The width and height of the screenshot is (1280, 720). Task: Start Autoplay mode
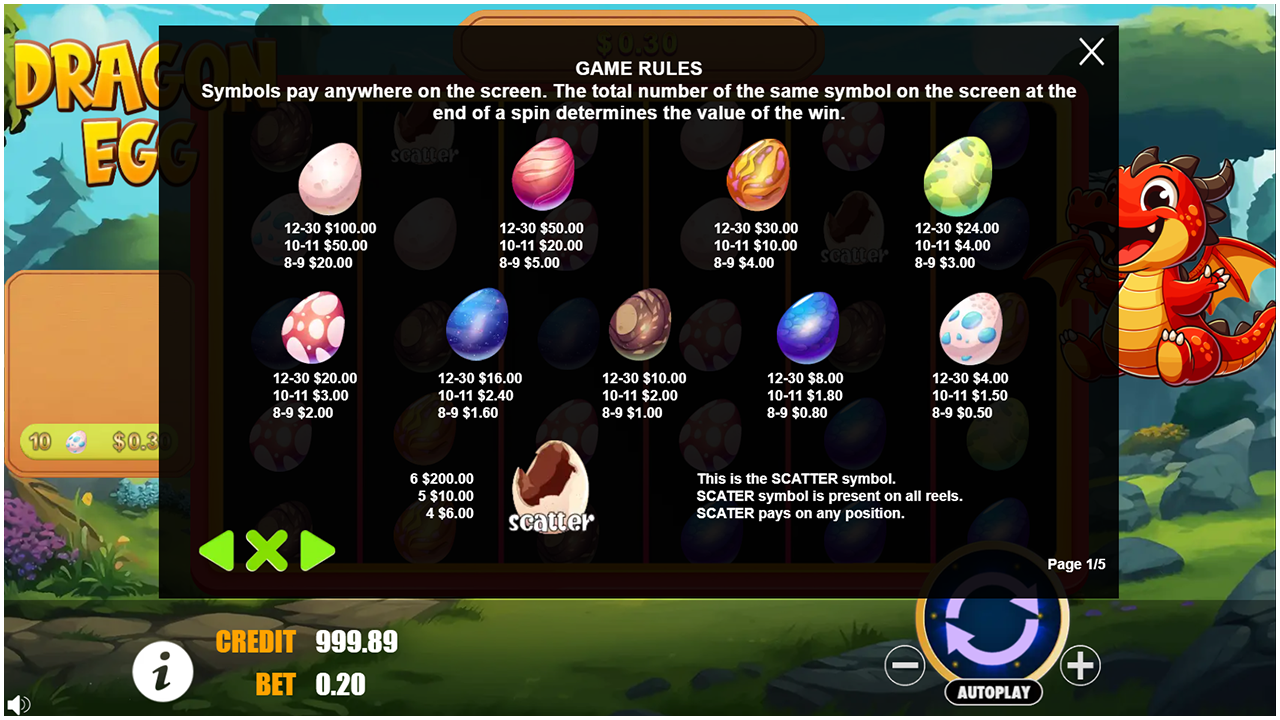(992, 692)
